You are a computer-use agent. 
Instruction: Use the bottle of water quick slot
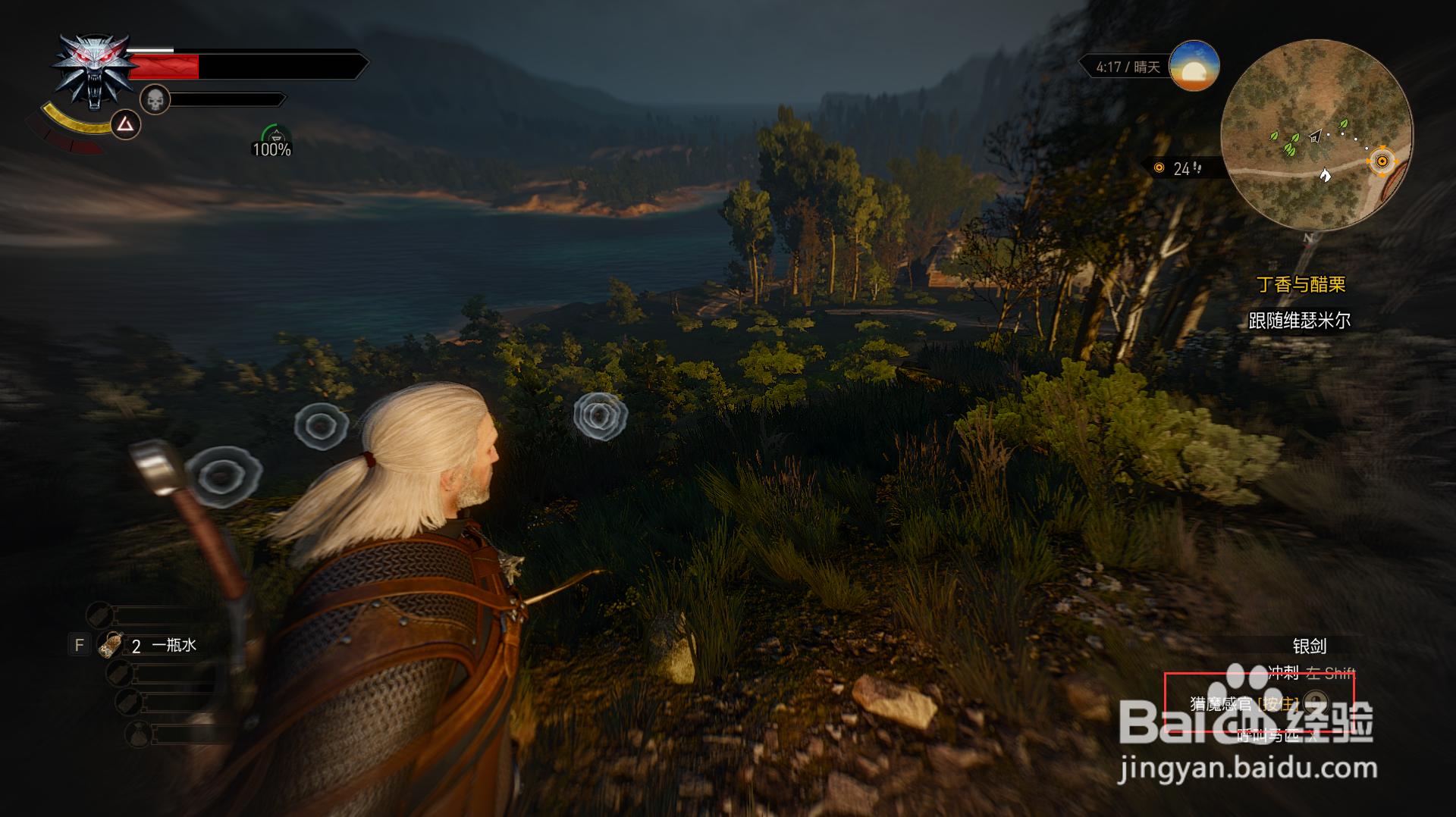coord(112,645)
